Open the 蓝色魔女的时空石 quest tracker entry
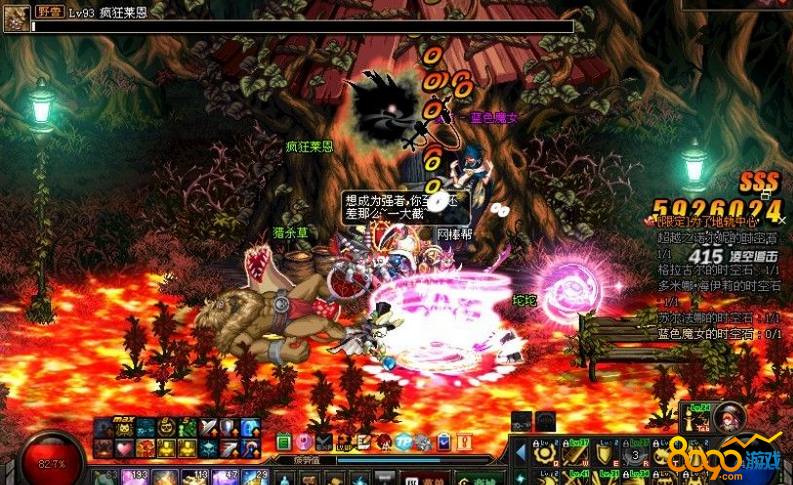 click(x=715, y=333)
